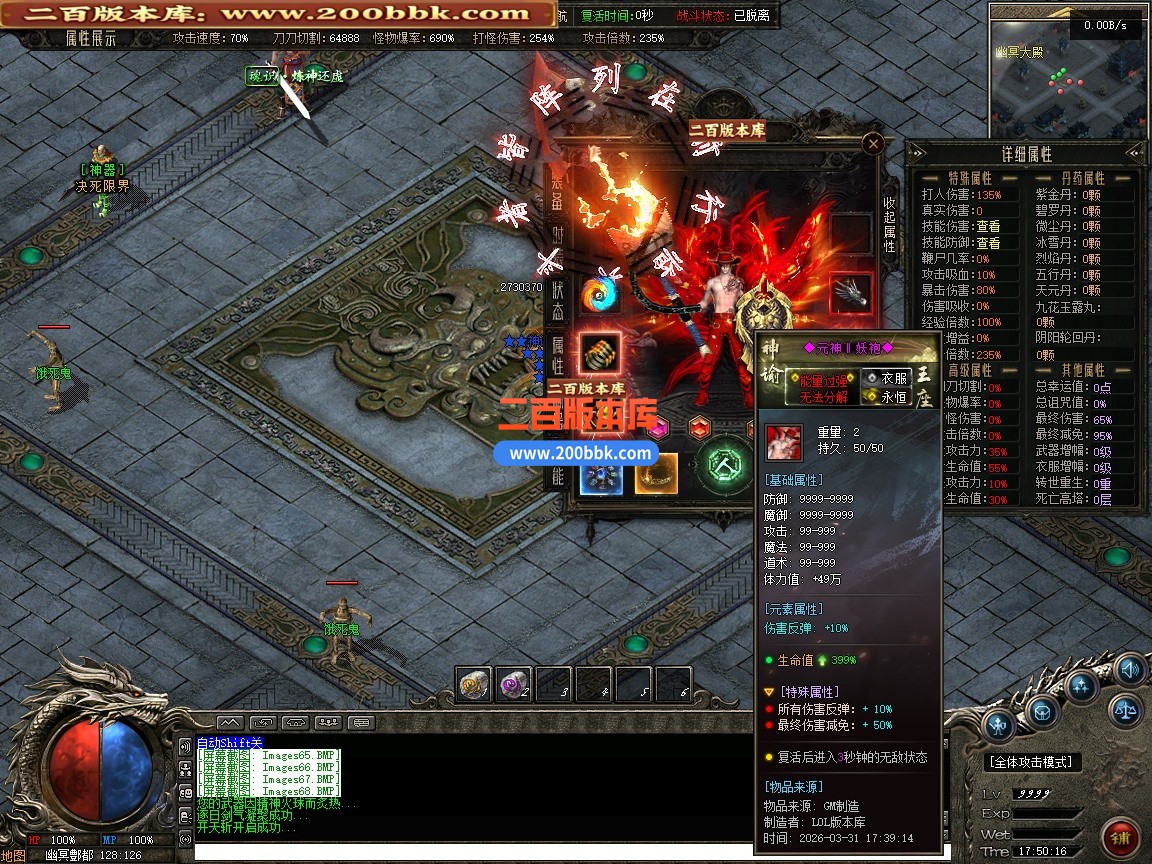
Task: Collapse attributes with the 收起属性 button
Action: (x=889, y=223)
